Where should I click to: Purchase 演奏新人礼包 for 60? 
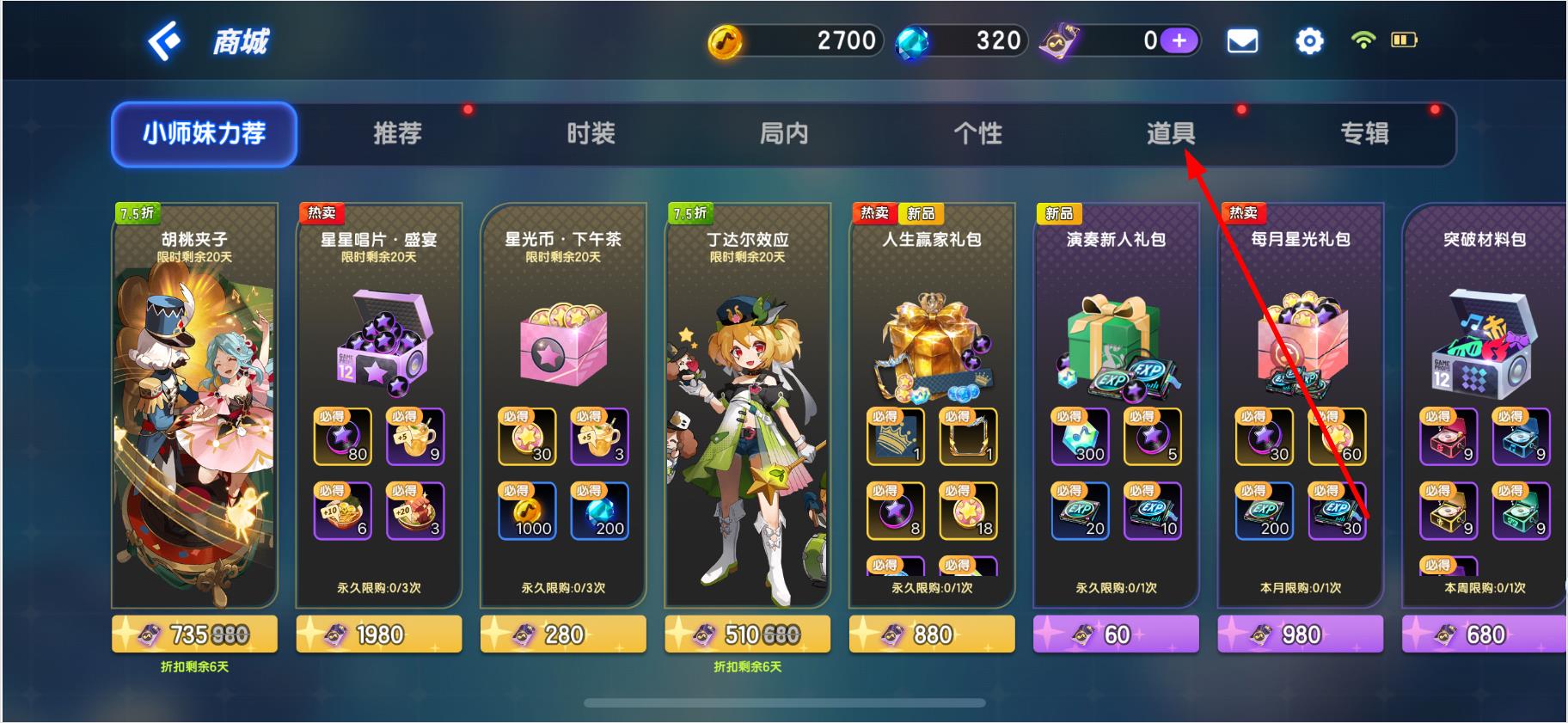point(1116,634)
